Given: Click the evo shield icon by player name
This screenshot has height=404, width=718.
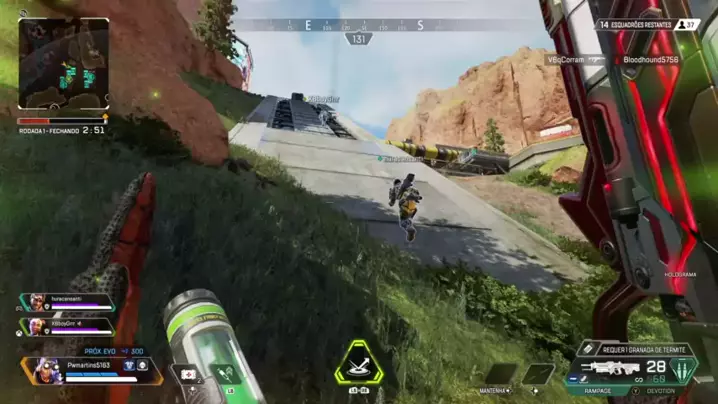Looking at the screenshot, I should (130, 366).
